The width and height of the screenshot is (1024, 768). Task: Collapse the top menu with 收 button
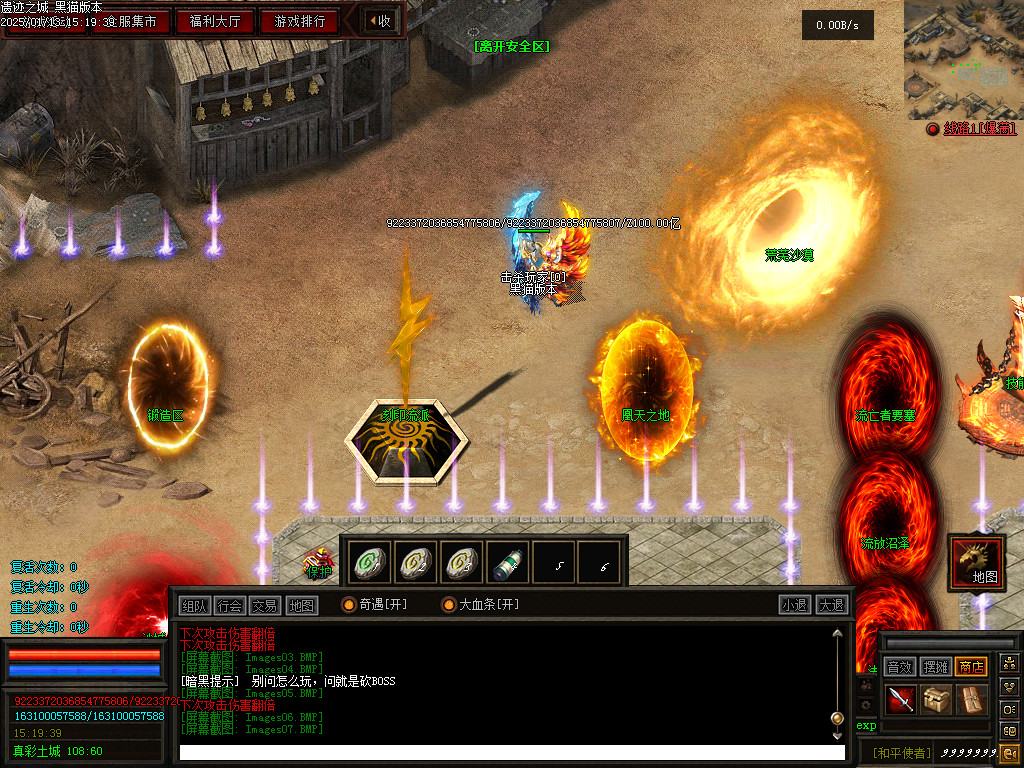pyautogui.click(x=379, y=21)
